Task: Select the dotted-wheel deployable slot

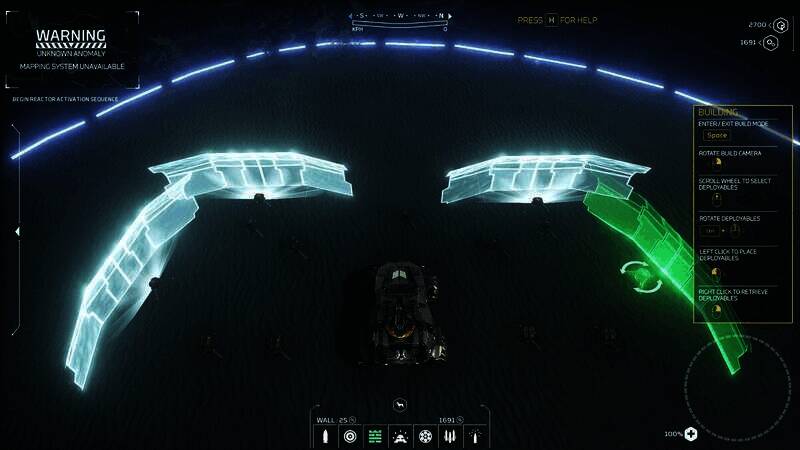Action: tap(425, 436)
